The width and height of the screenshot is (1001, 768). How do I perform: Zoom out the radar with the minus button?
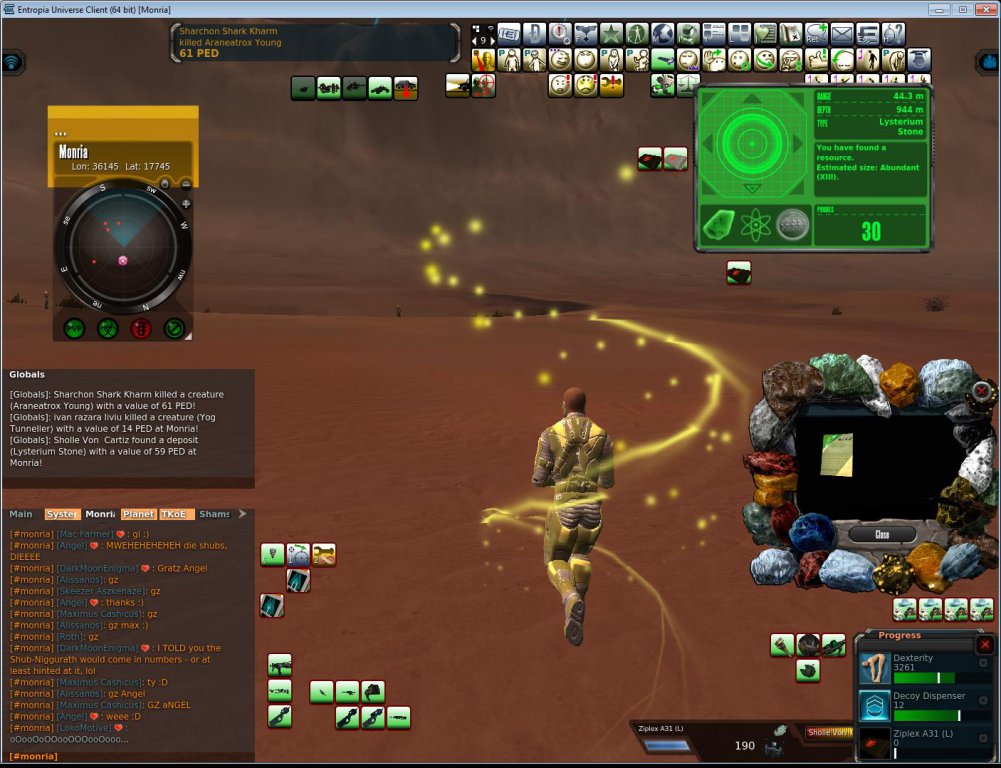coord(186,183)
